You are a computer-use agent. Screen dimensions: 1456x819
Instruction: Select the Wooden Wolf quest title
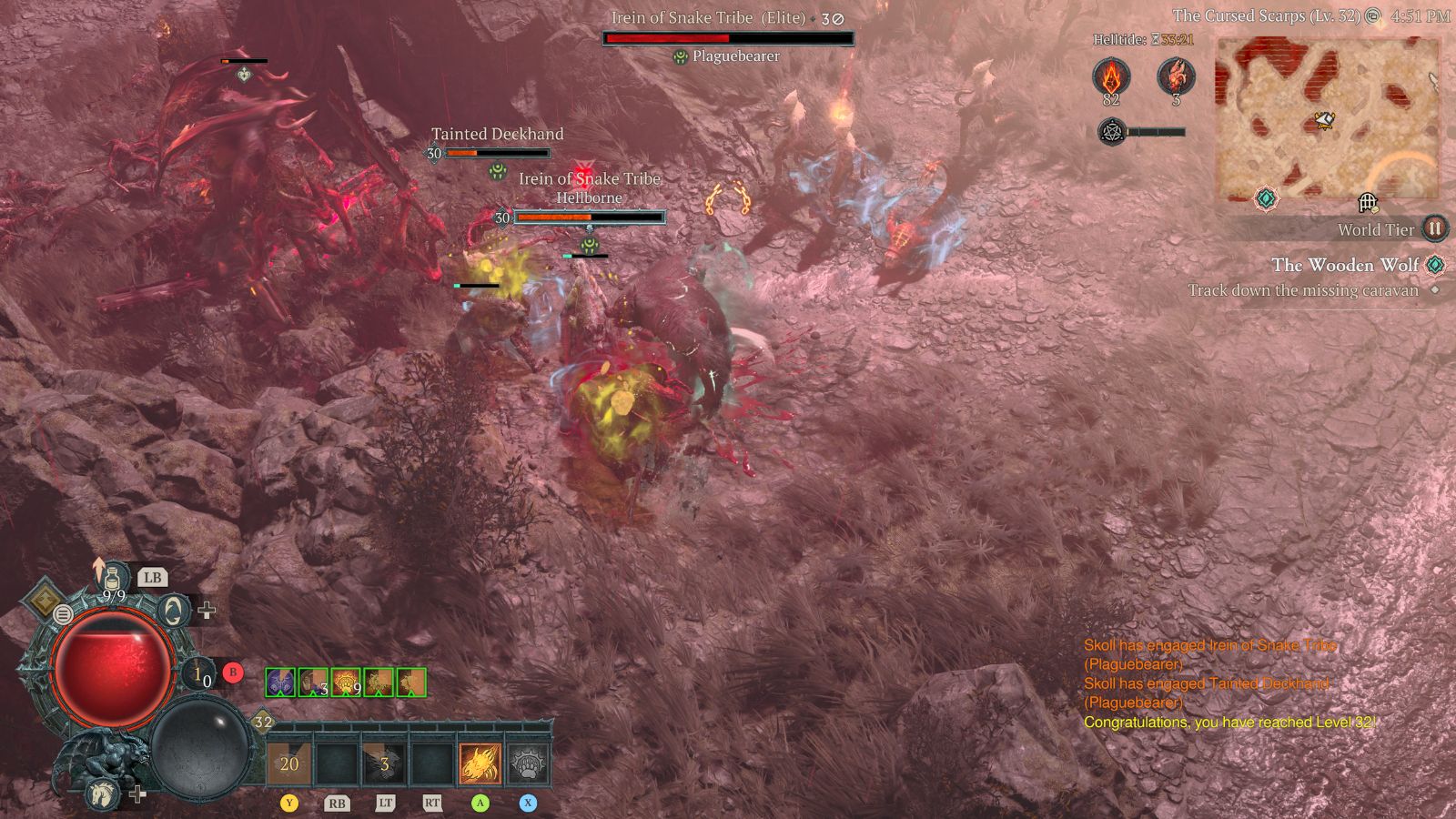(x=1345, y=265)
